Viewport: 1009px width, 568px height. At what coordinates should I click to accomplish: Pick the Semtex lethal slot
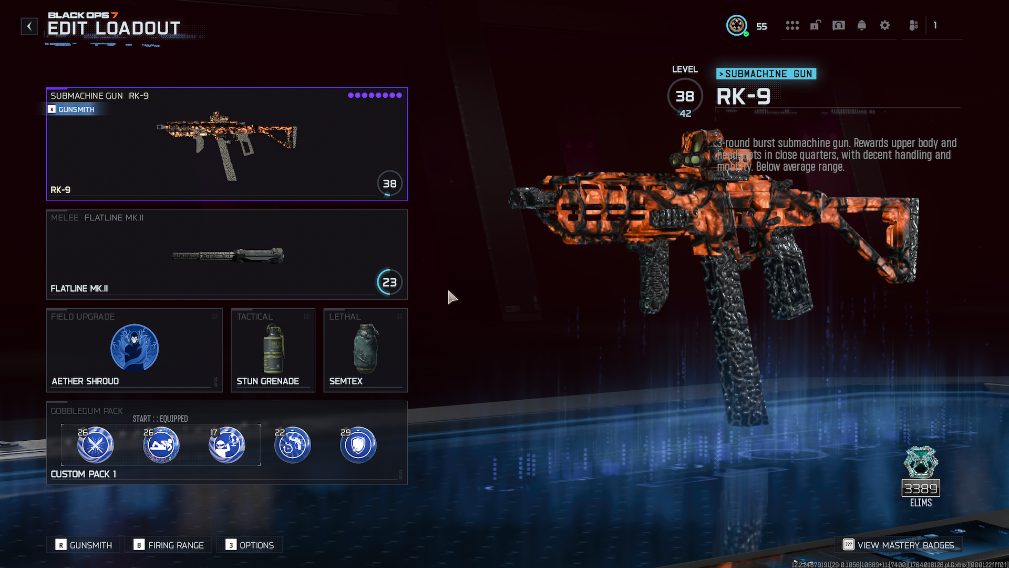point(365,349)
